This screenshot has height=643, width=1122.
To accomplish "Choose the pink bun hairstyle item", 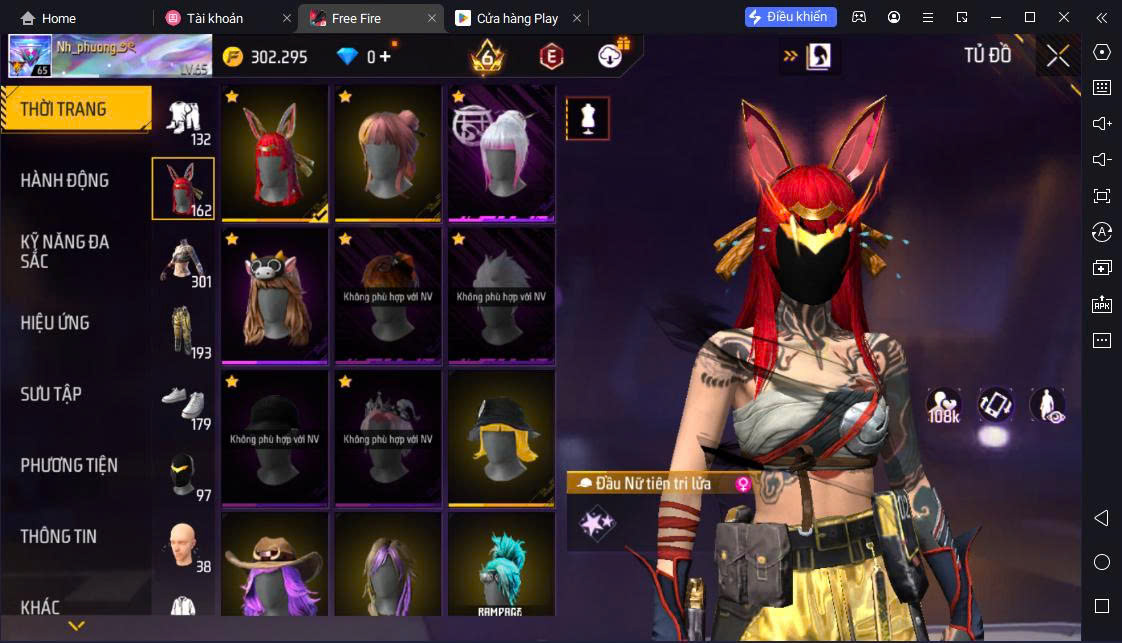I will (388, 152).
